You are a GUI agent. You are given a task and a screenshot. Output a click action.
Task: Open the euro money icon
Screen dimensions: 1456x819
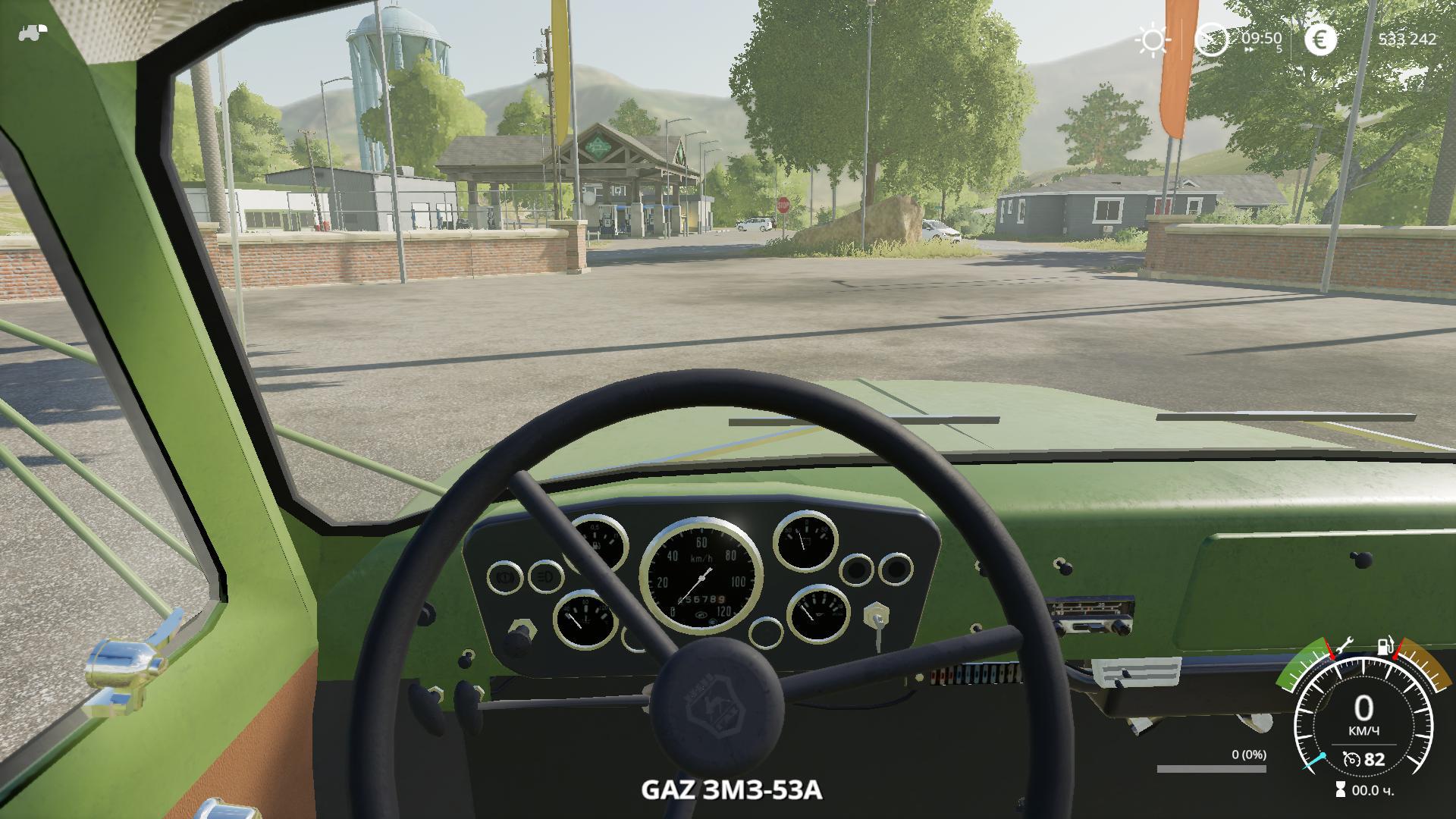tap(1320, 40)
